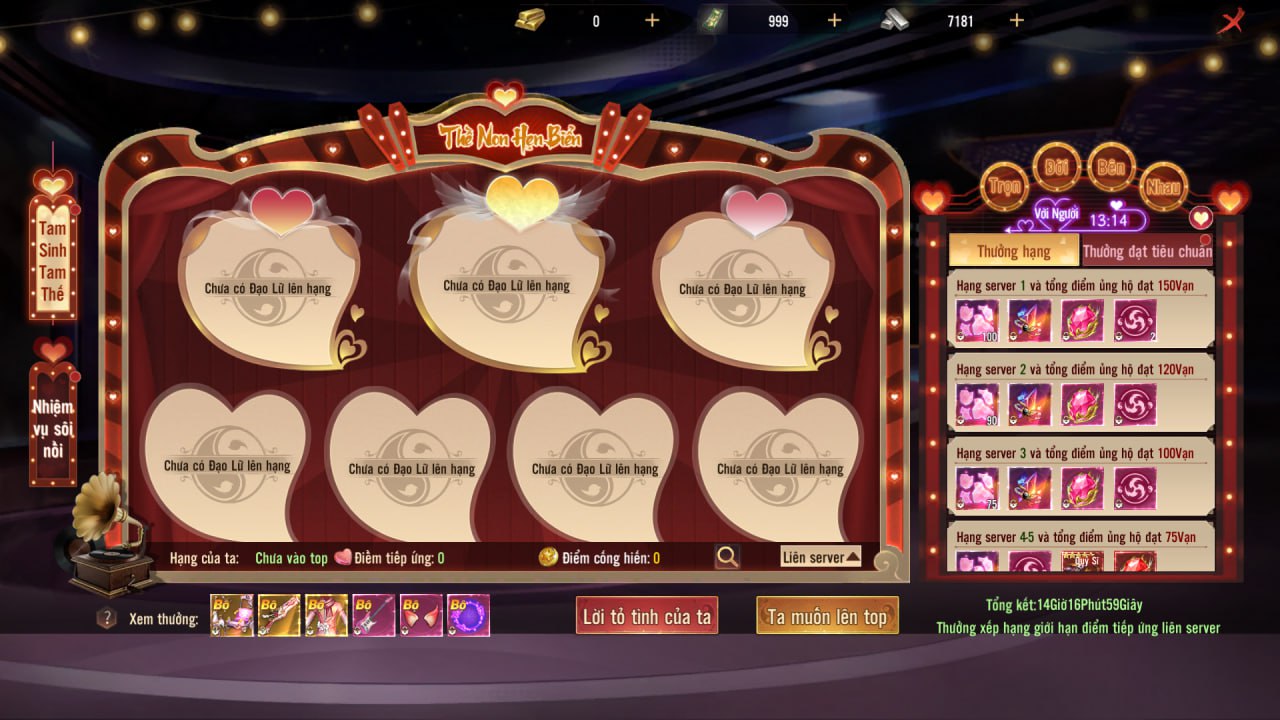Open the Tam Sinh Tam Thế tab
This screenshot has width=1280, height=720.
pos(53,256)
